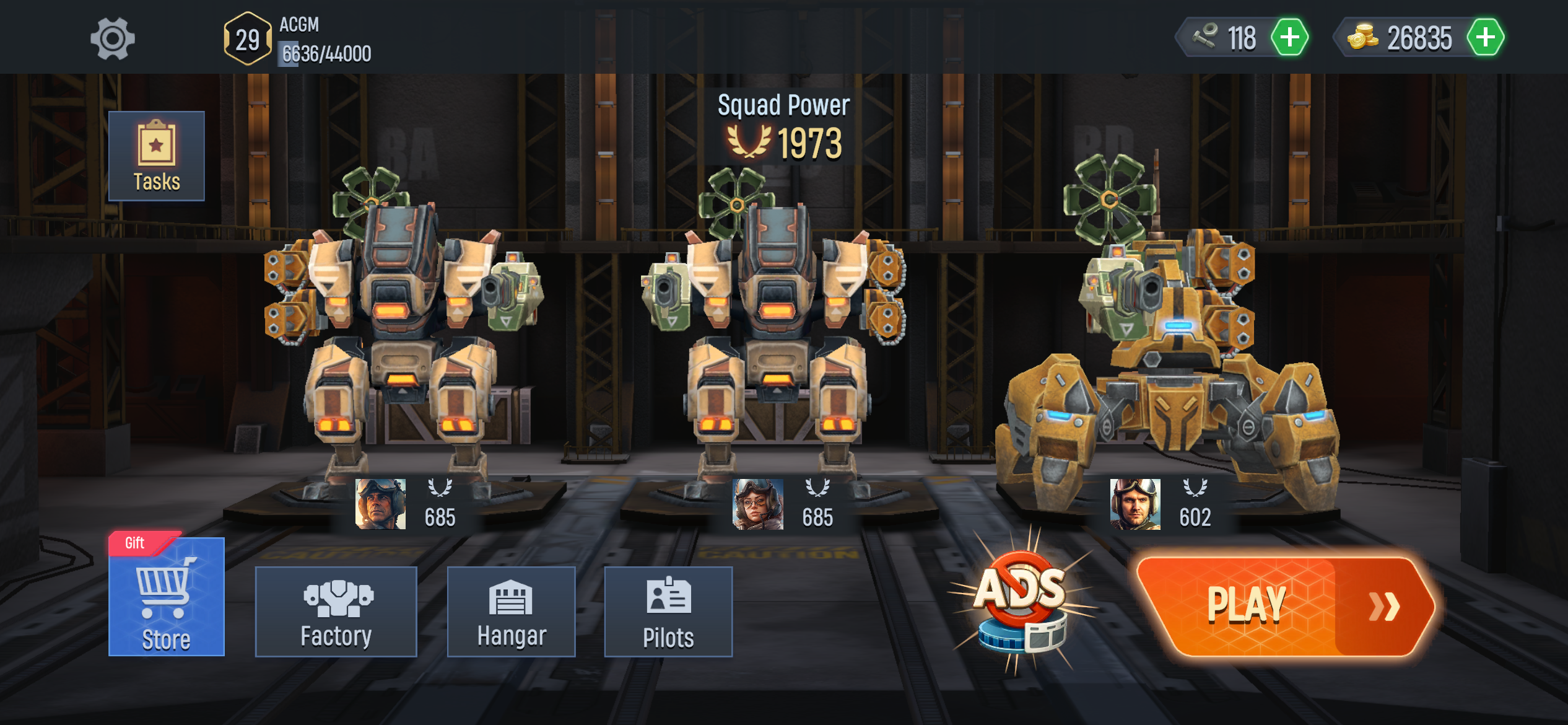
Task: Select the female pilot portrait with goggles
Action: click(x=757, y=504)
